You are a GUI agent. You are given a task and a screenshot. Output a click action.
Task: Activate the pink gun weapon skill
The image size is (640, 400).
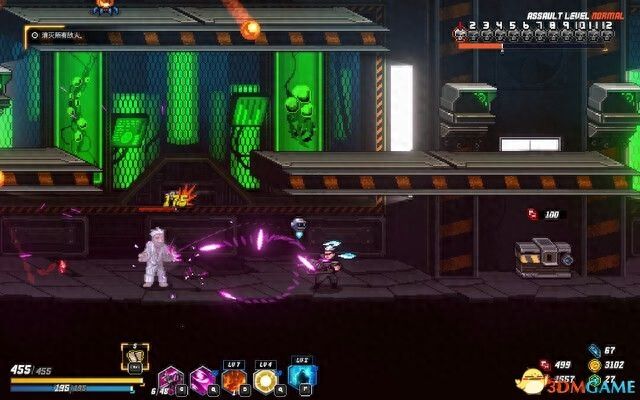coord(170,380)
